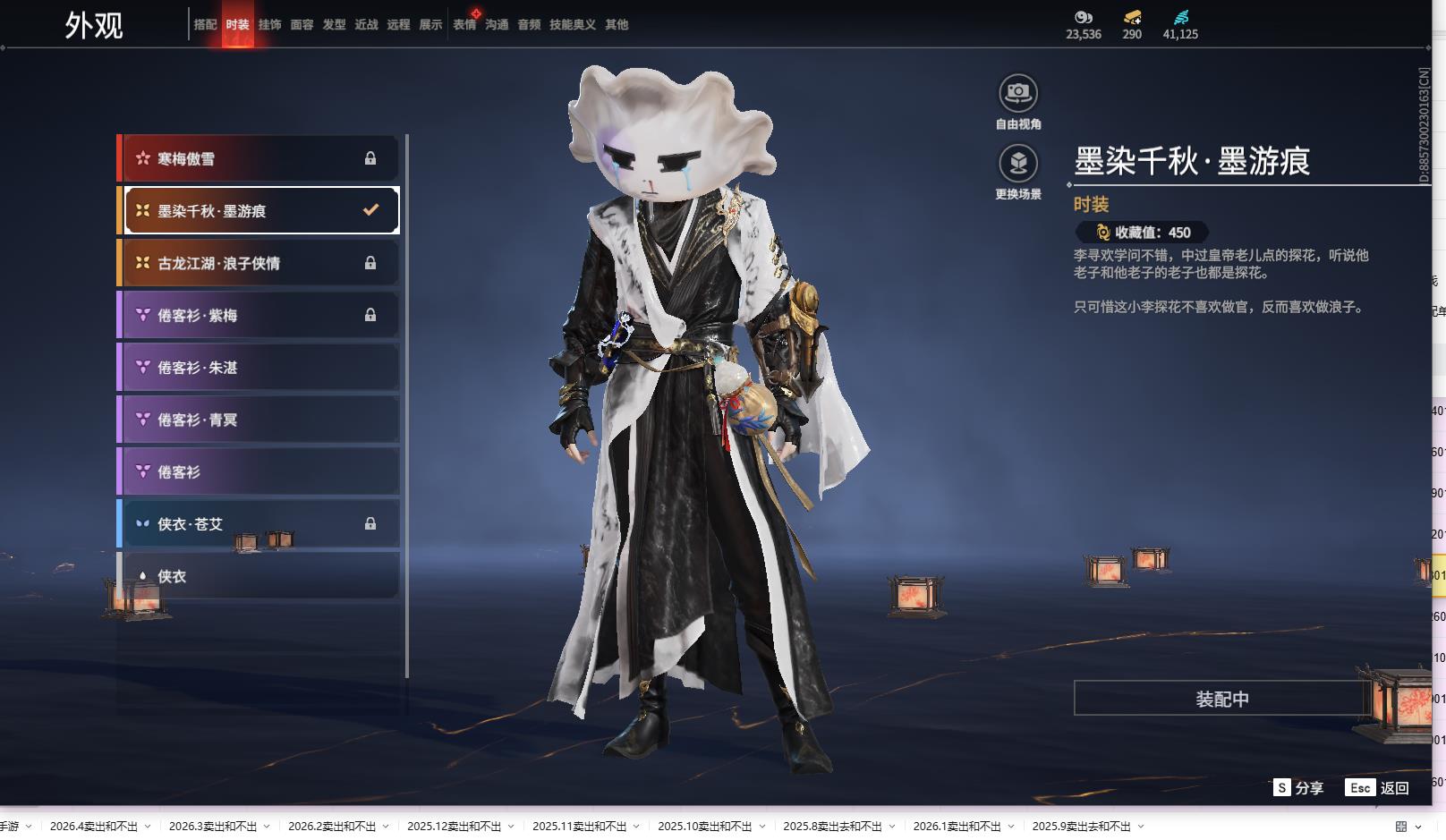Choose the 寒梅傲雪 outfit

259,159
